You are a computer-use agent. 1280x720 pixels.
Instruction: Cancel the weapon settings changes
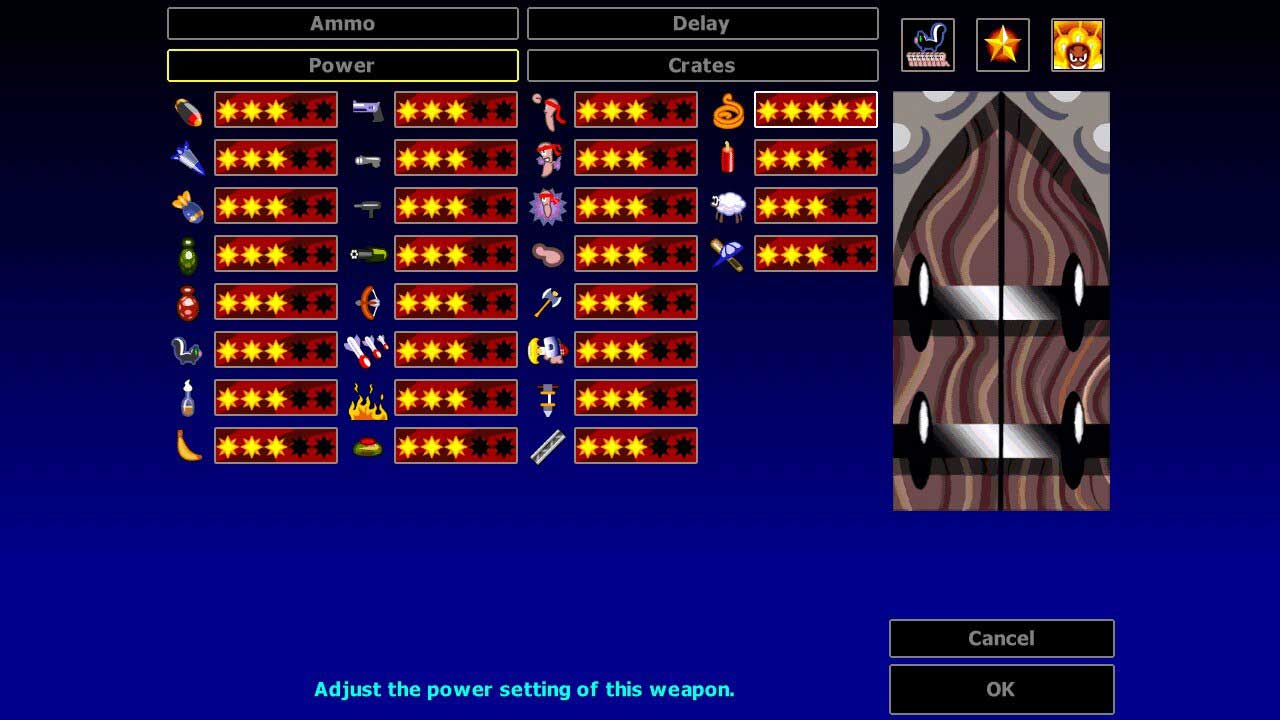(1001, 639)
